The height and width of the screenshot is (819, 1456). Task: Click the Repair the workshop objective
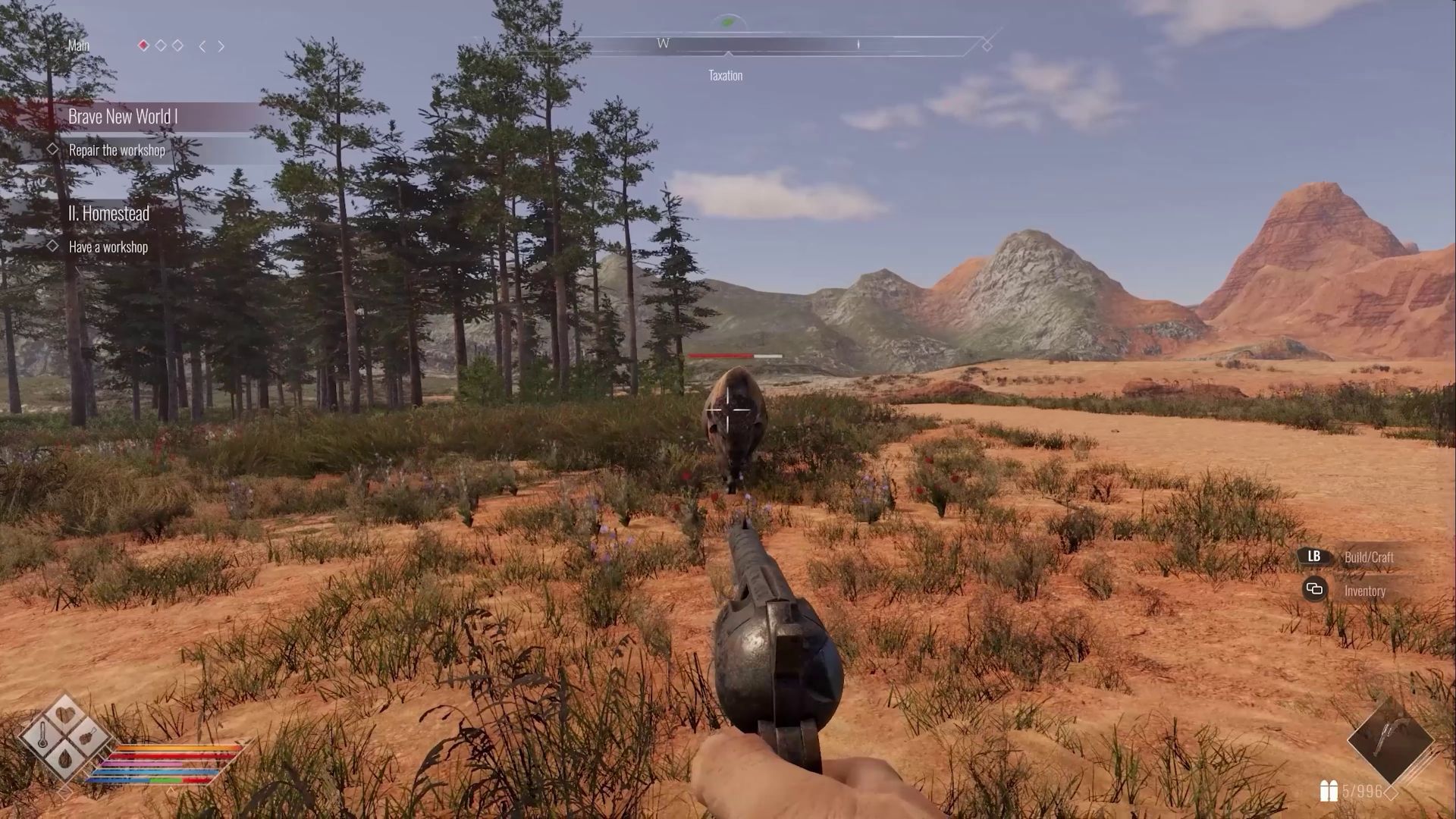click(x=117, y=150)
